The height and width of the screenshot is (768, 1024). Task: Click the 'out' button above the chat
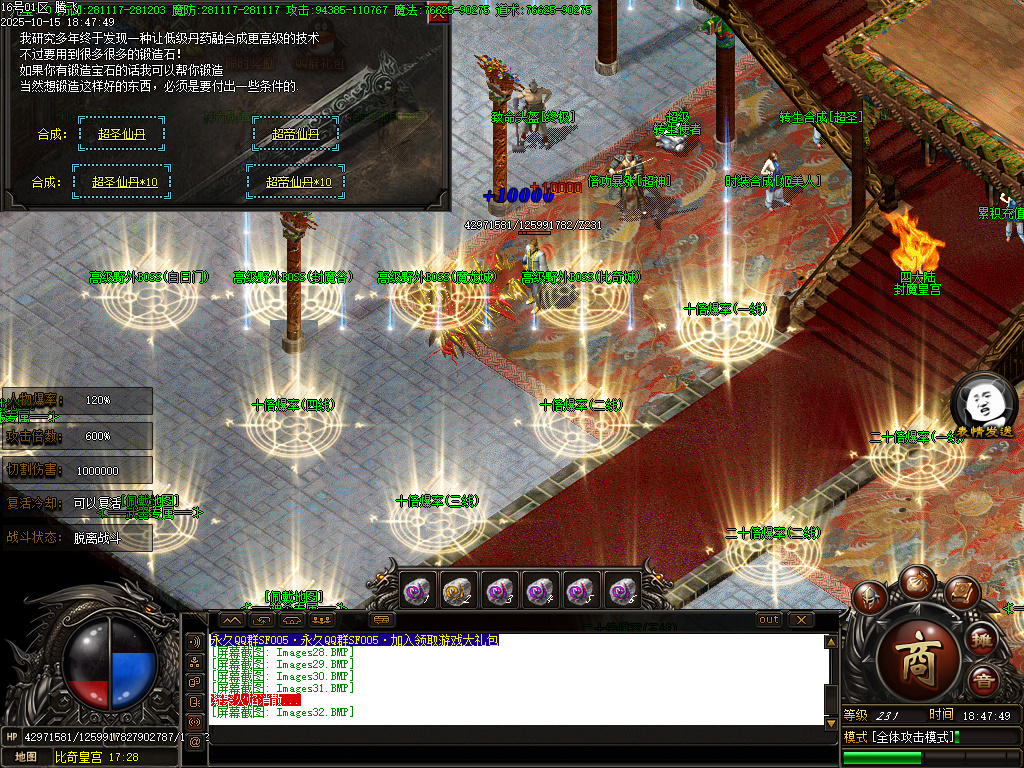coord(769,620)
